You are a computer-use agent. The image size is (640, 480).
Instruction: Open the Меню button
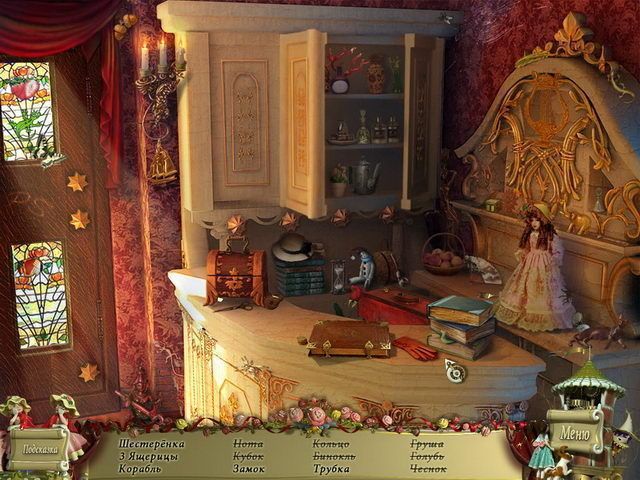pyautogui.click(x=576, y=433)
